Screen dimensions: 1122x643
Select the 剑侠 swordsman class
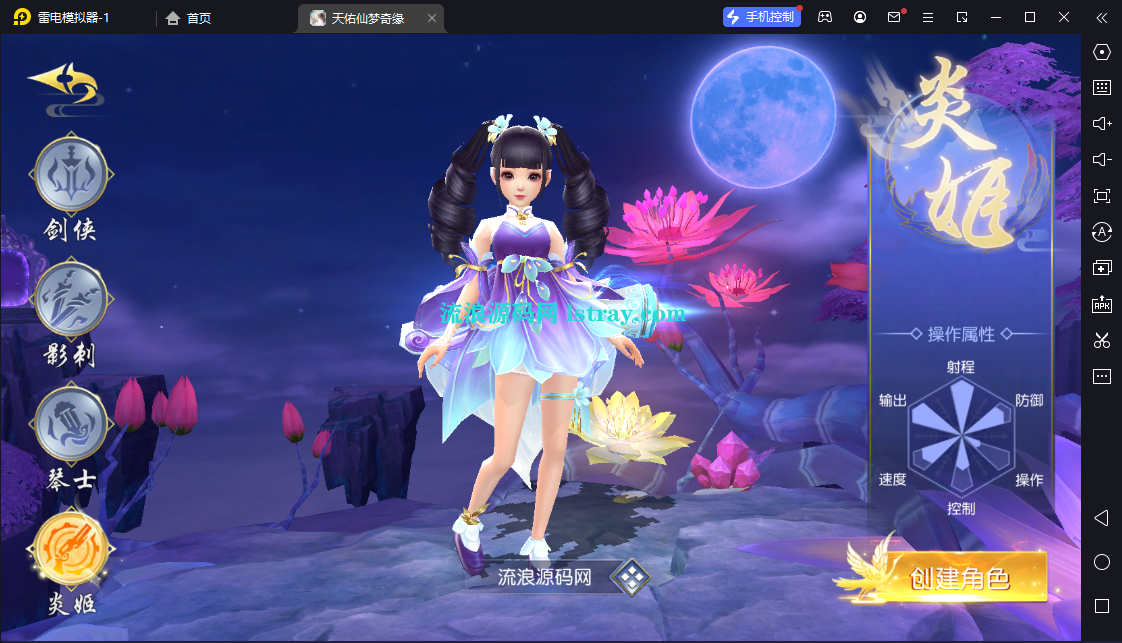point(70,175)
